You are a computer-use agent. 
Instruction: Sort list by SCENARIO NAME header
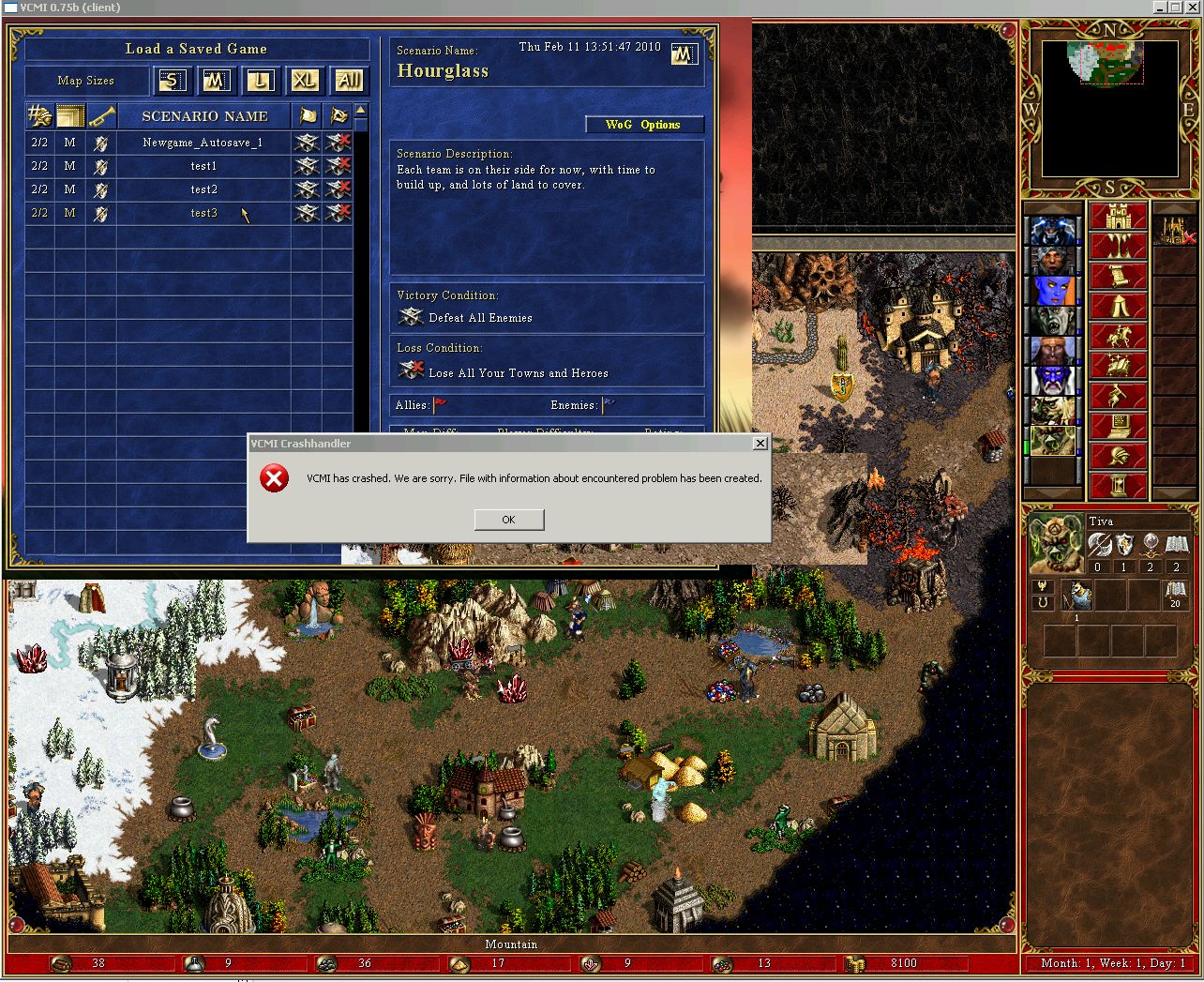coord(204,116)
